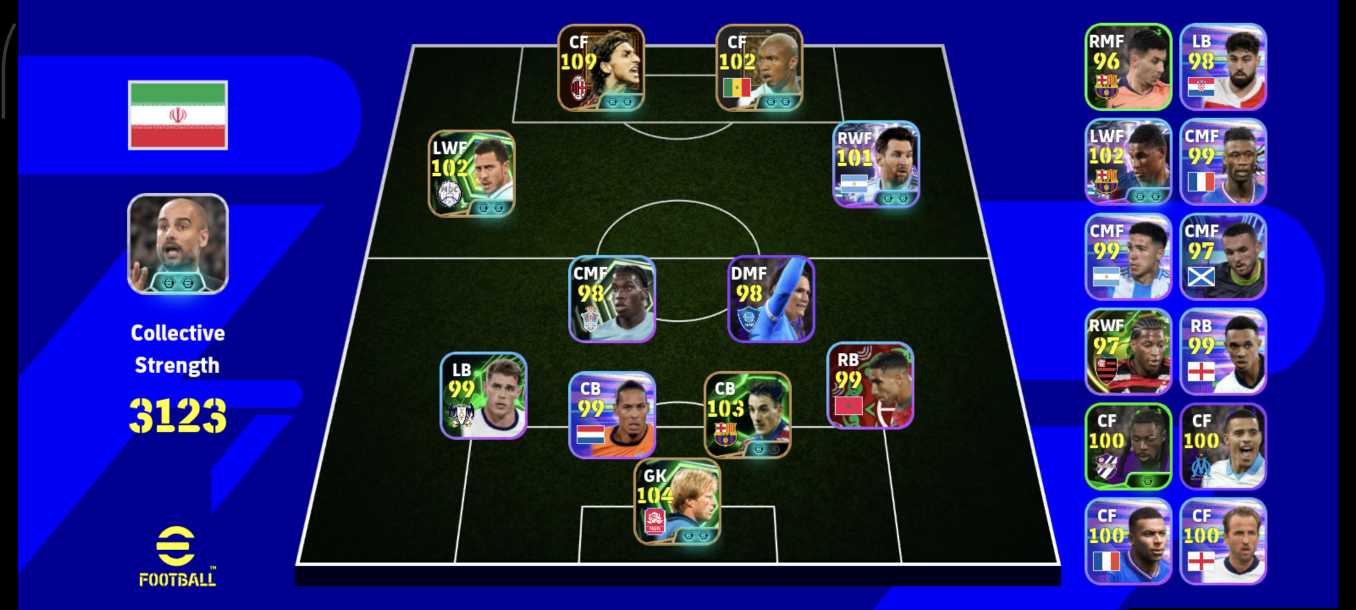The width and height of the screenshot is (1356, 610).
Task: Select the RWF 97 substitute card
Action: coord(1128,351)
